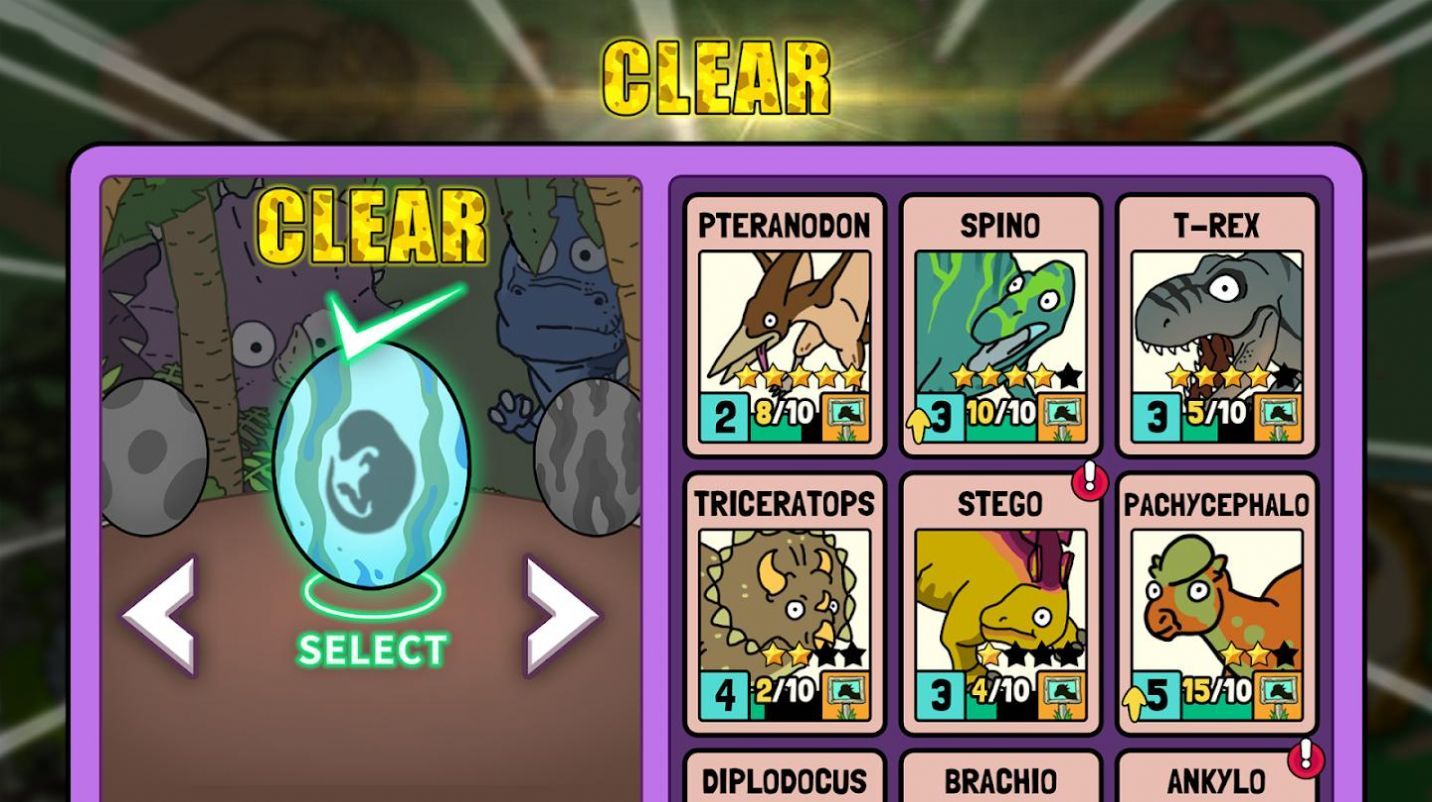Choose the Spino dinosaur card
1432x802 pixels.
[x=1000, y=325]
